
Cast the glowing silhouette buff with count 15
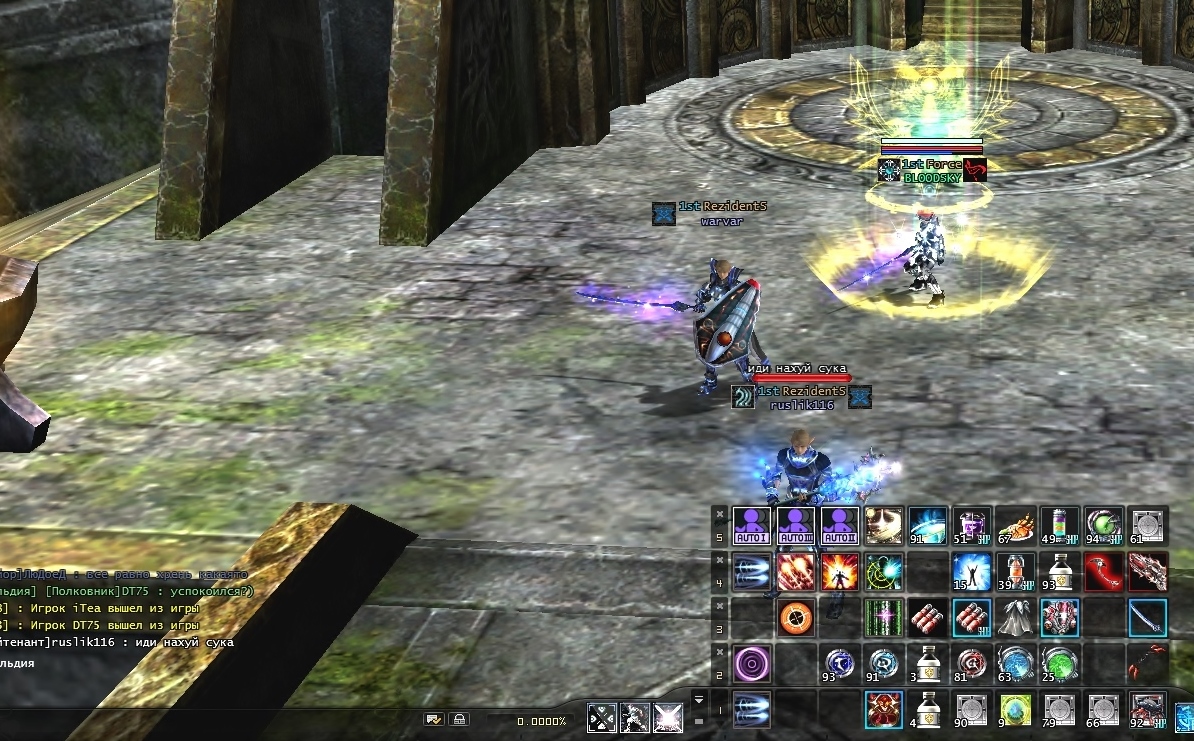pos(972,571)
